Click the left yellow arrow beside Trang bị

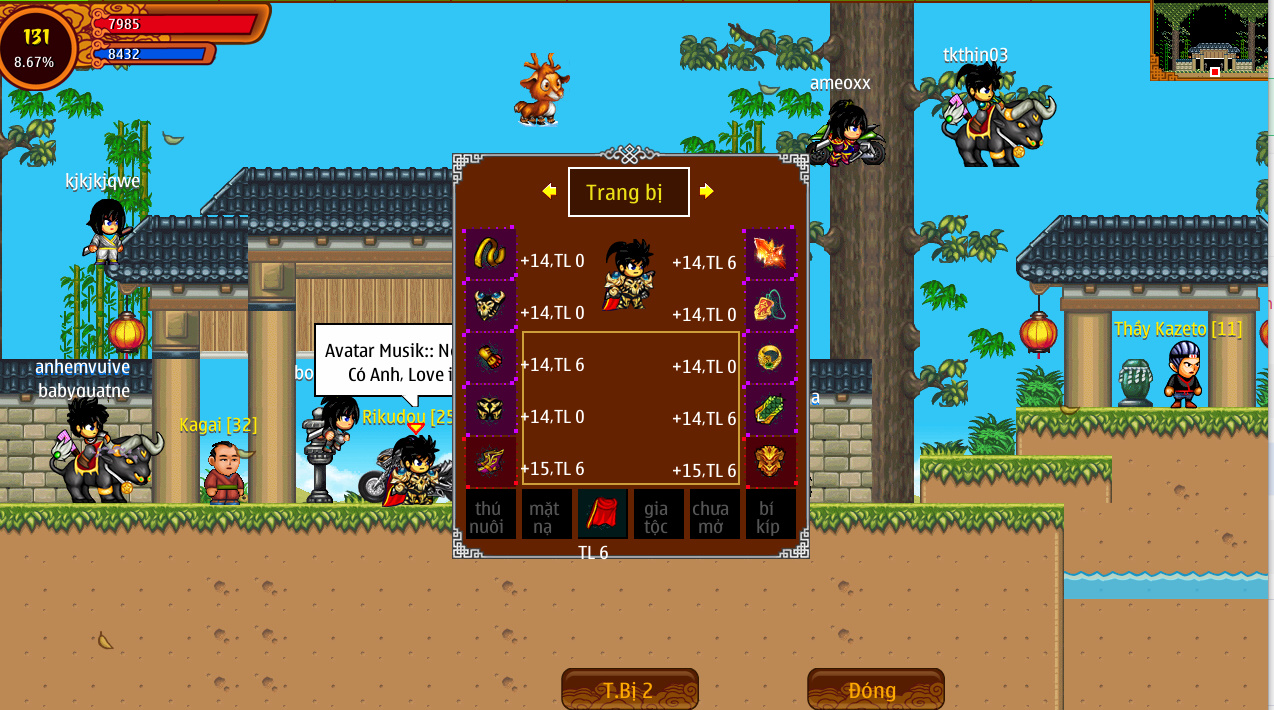pos(549,191)
